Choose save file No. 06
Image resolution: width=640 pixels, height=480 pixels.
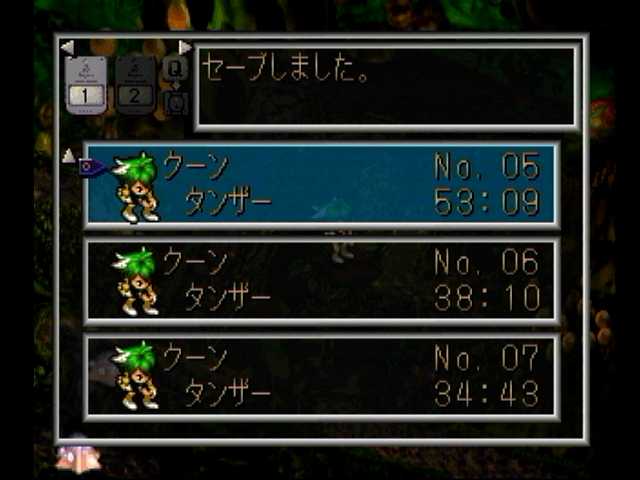point(322,281)
